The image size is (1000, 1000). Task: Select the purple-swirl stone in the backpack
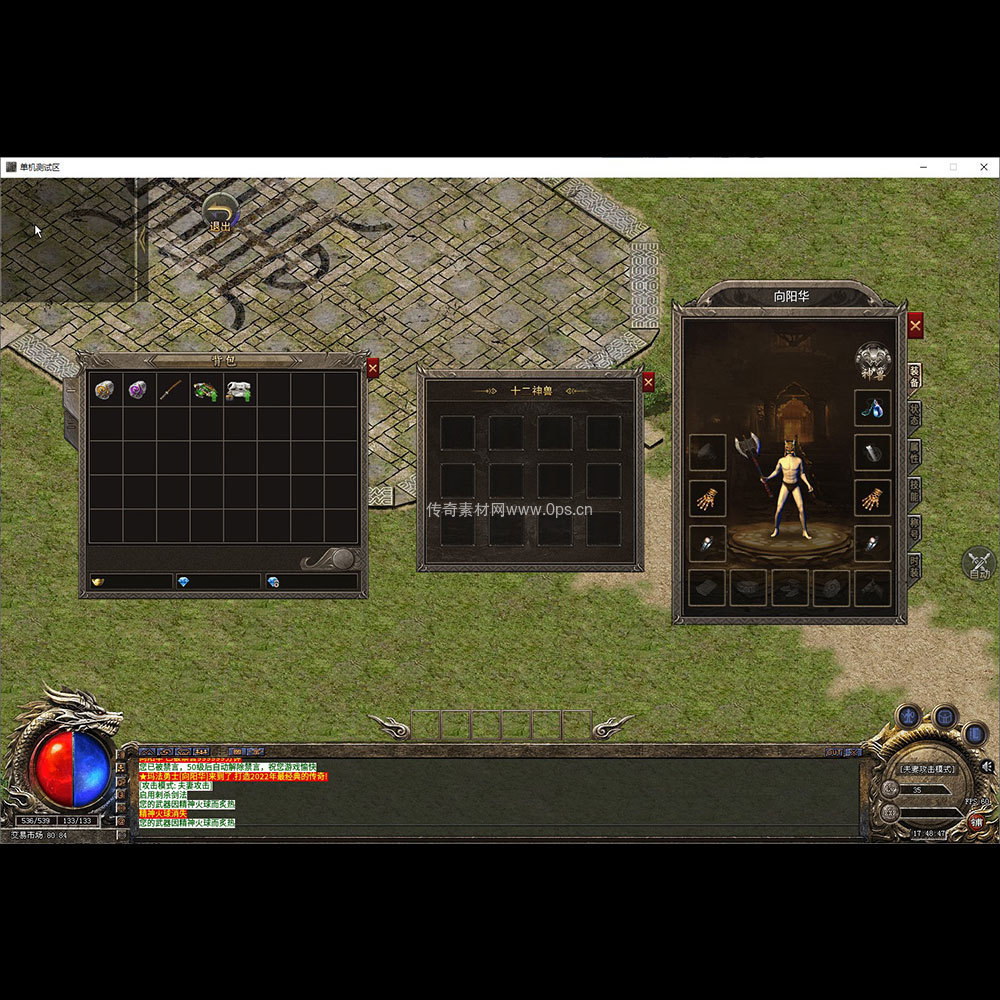(x=138, y=390)
